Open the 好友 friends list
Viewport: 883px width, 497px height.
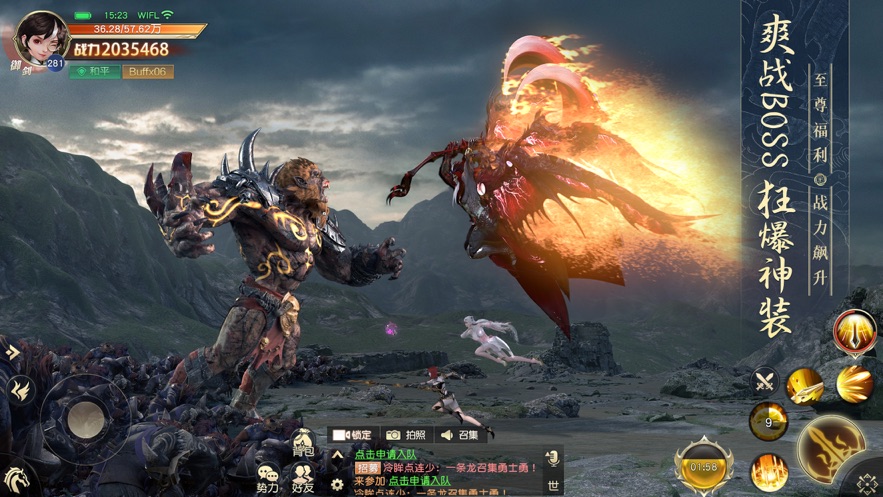304,480
